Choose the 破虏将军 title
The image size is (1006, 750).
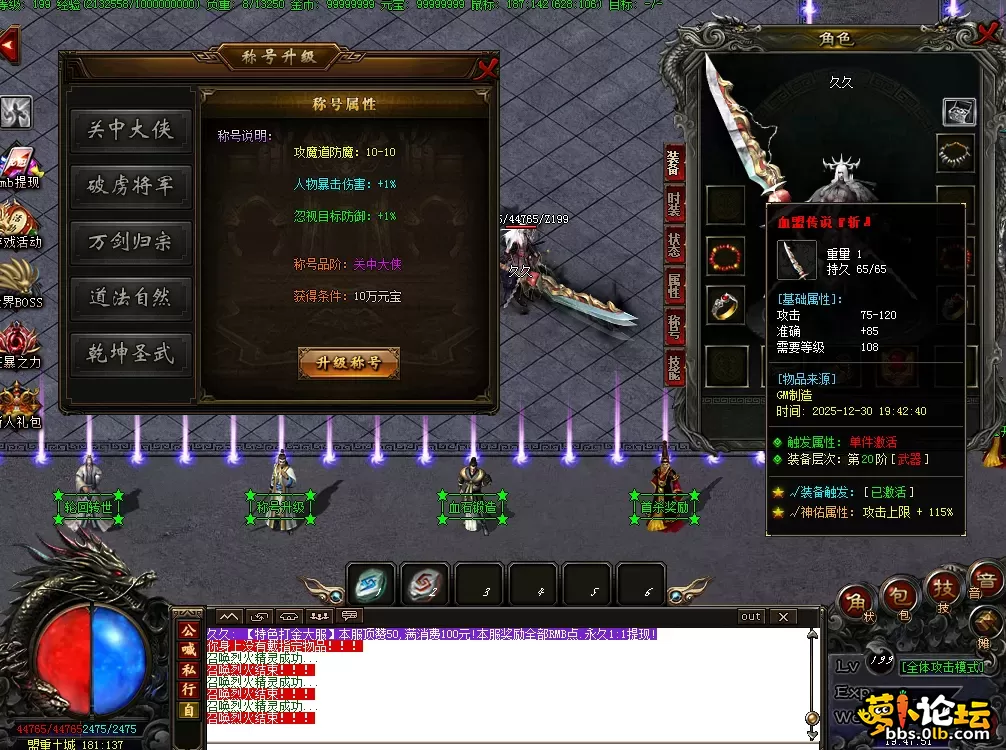(130, 186)
